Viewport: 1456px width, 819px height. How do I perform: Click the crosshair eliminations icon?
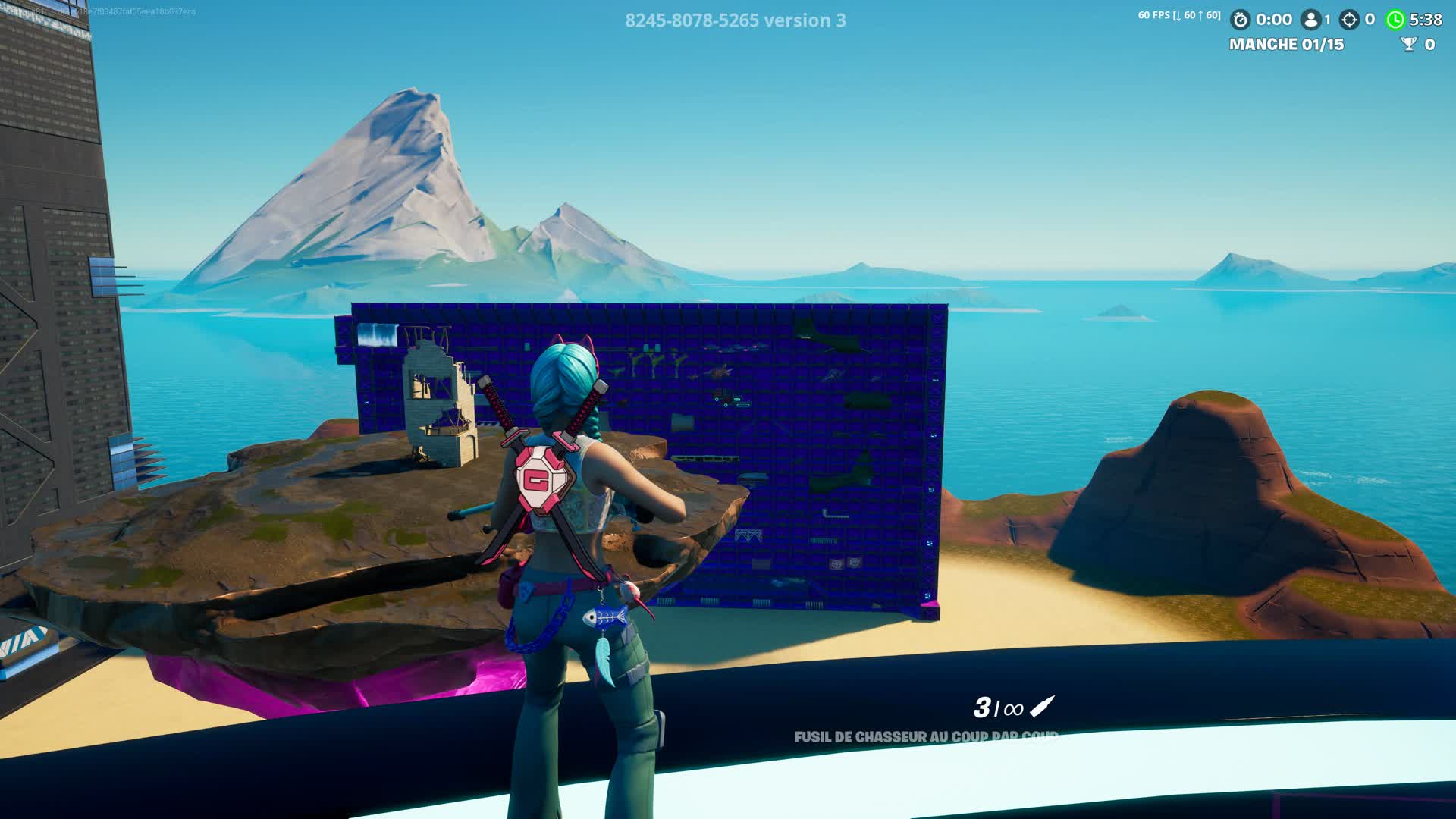[1350, 20]
